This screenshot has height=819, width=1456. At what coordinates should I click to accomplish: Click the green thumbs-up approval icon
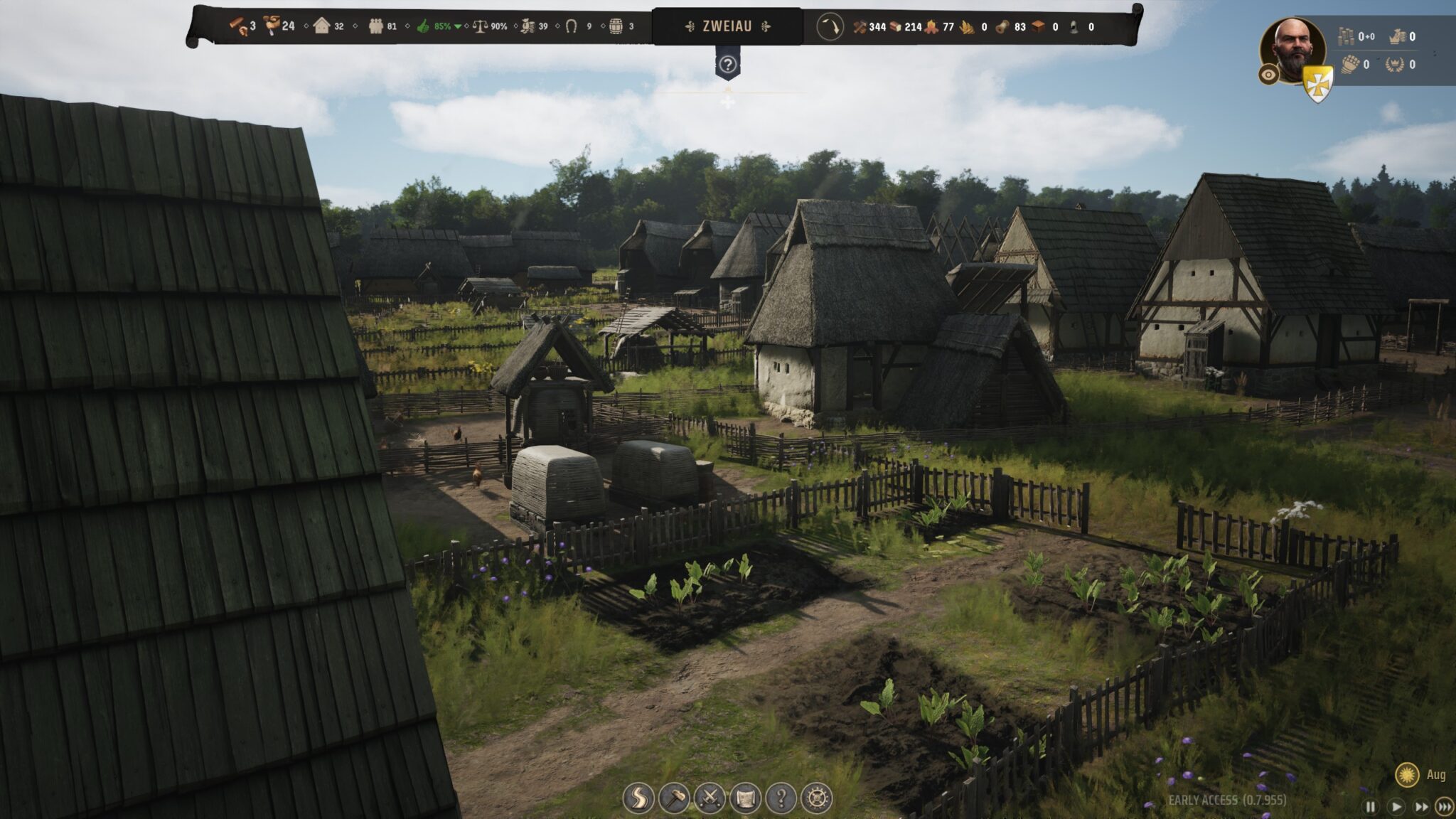click(x=424, y=26)
